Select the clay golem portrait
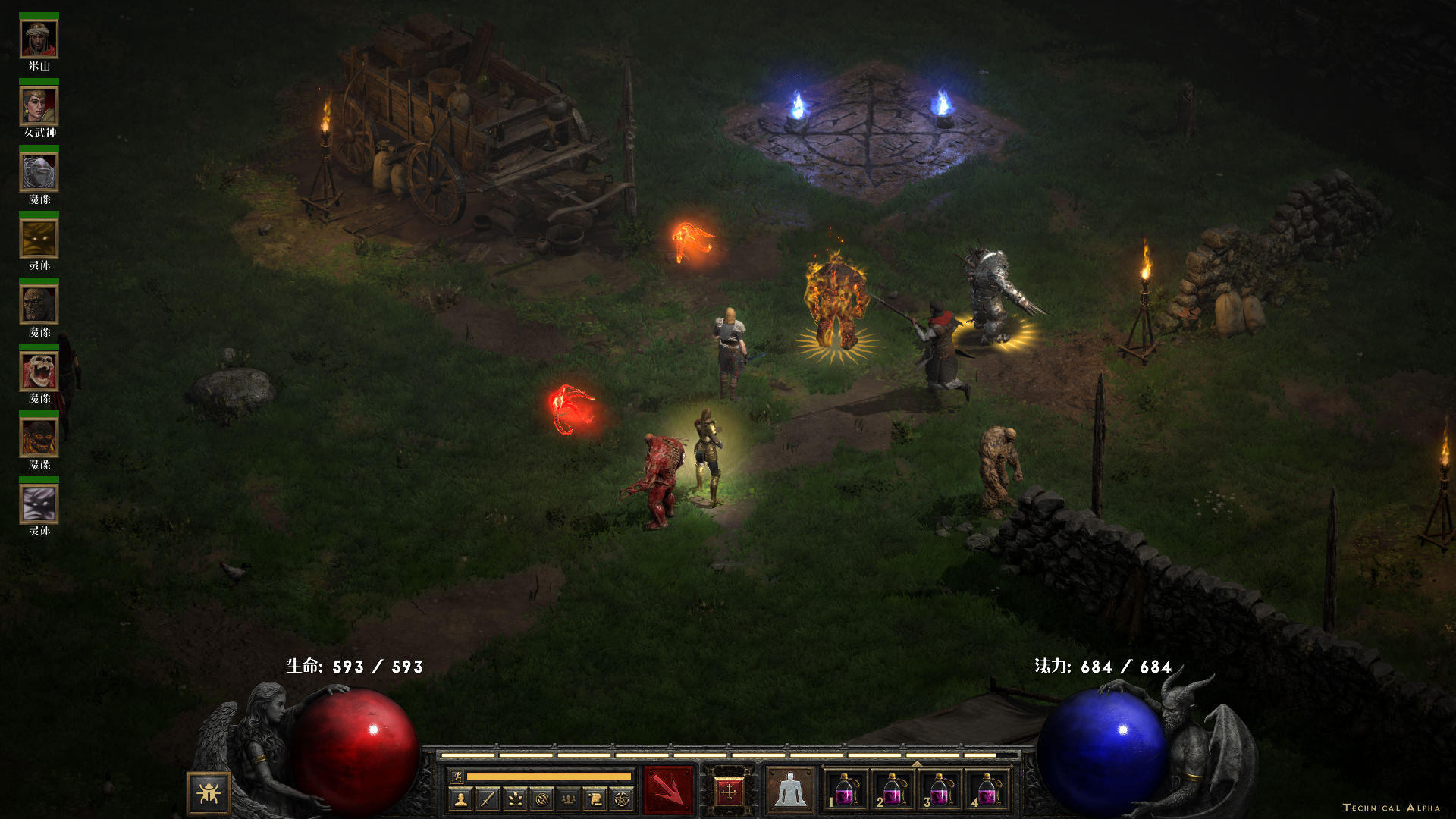This screenshot has width=1456, height=819. click(x=39, y=305)
